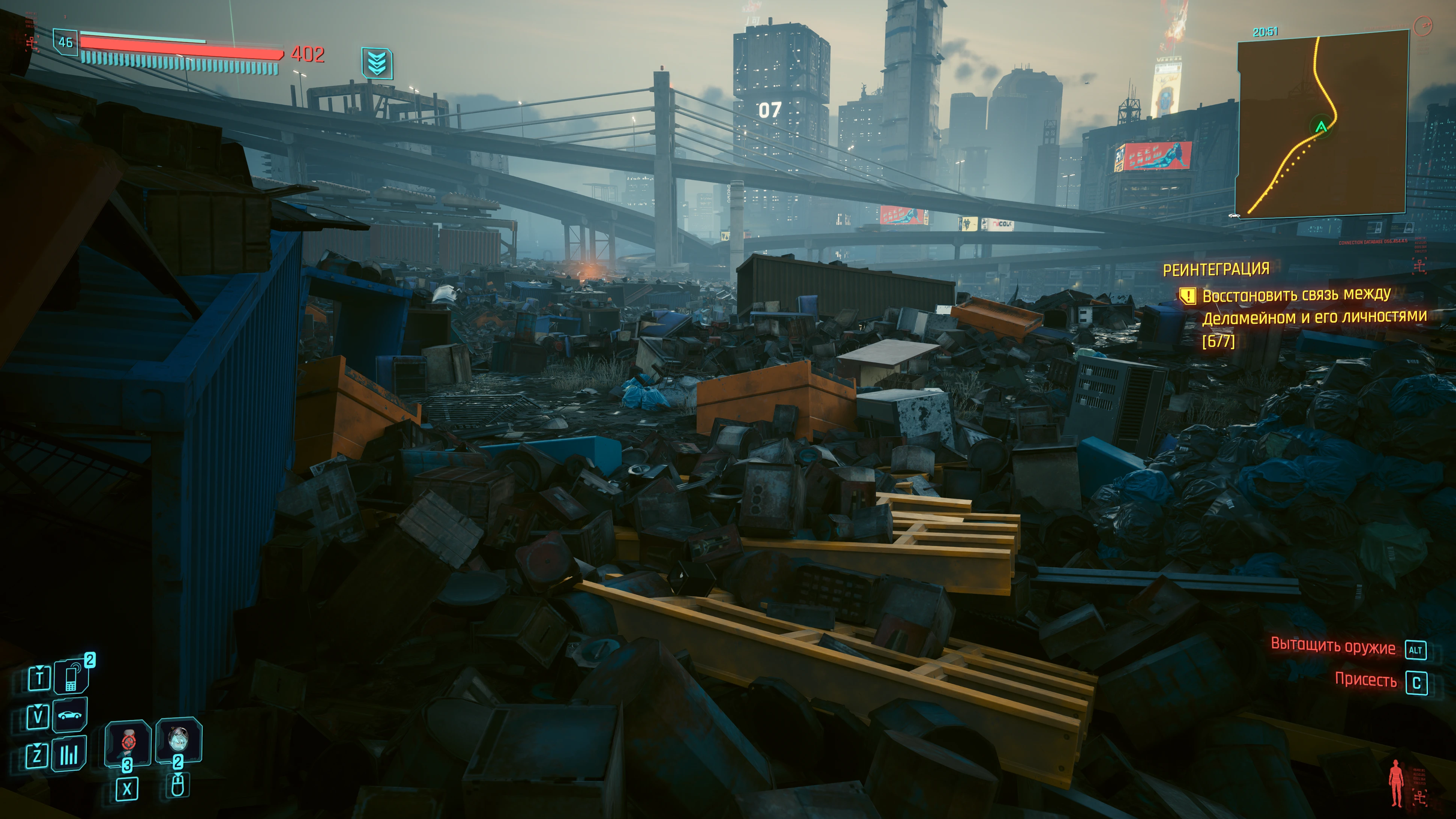Click the РЕИНТЕГРАЦИЯ quest title
This screenshot has height=819, width=1456.
click(1216, 269)
